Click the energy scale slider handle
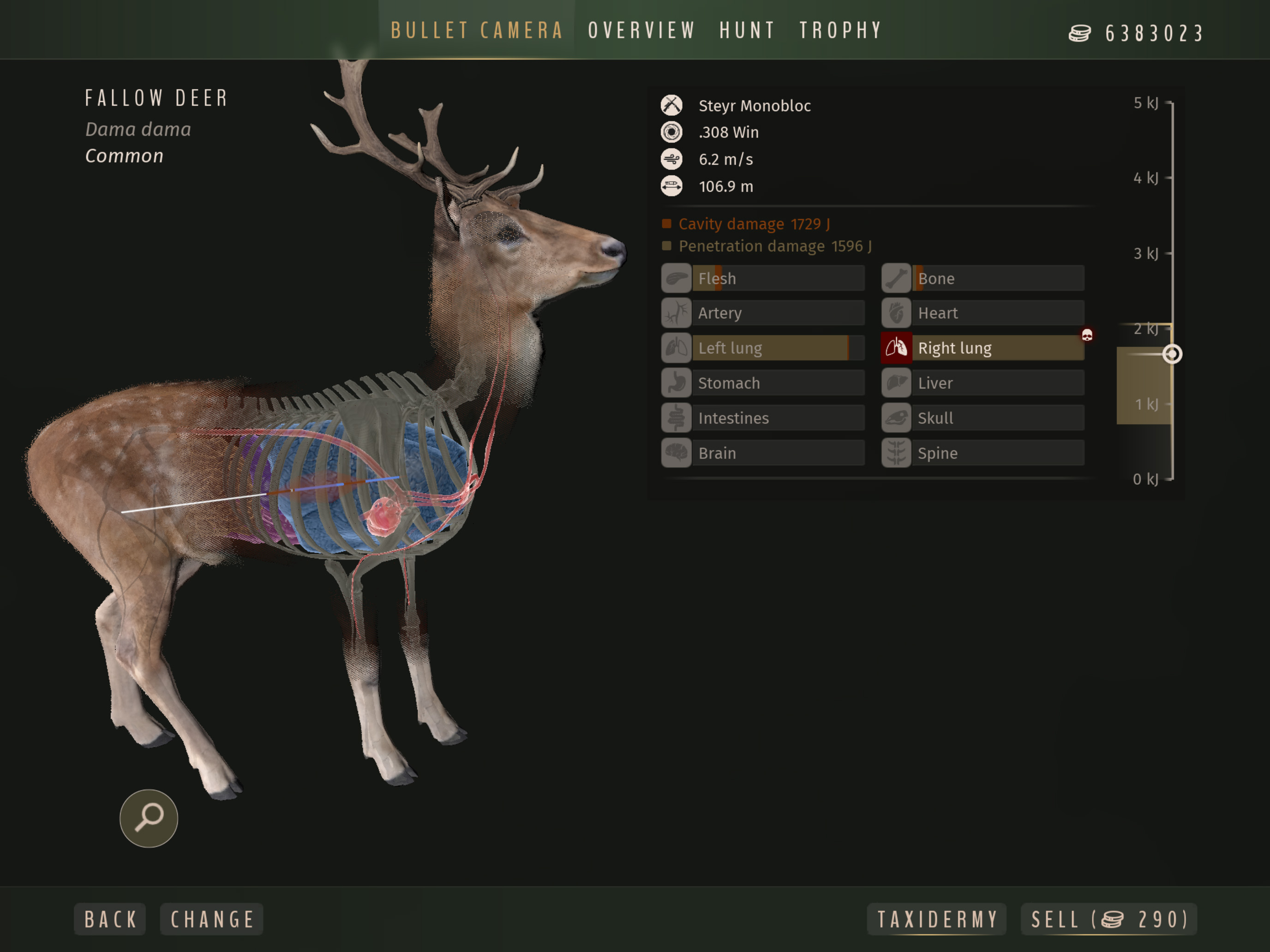 pyautogui.click(x=1172, y=354)
